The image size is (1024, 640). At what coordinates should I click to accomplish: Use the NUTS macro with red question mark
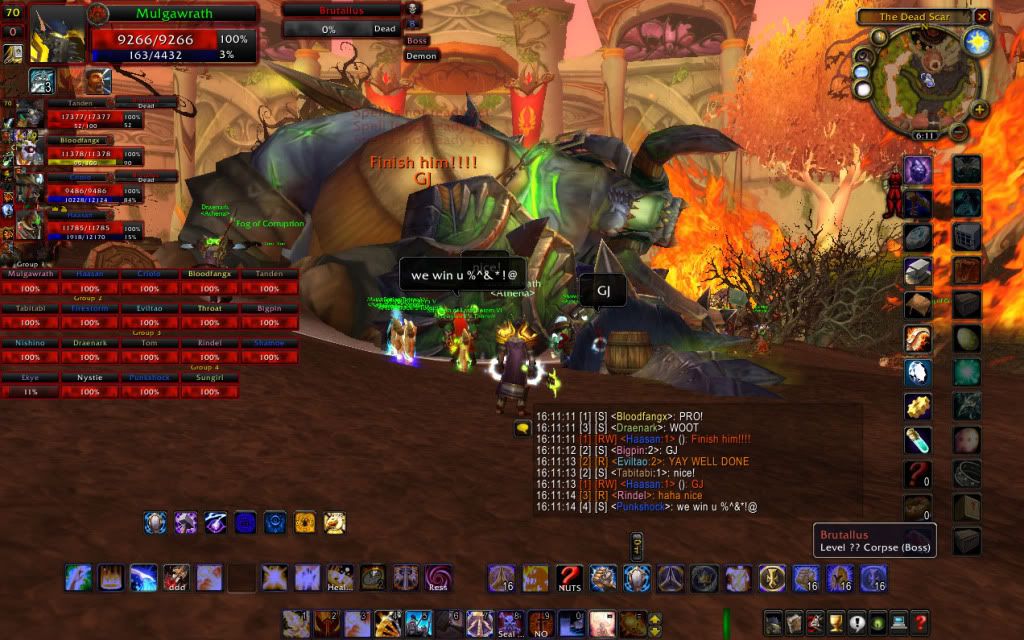click(x=570, y=578)
